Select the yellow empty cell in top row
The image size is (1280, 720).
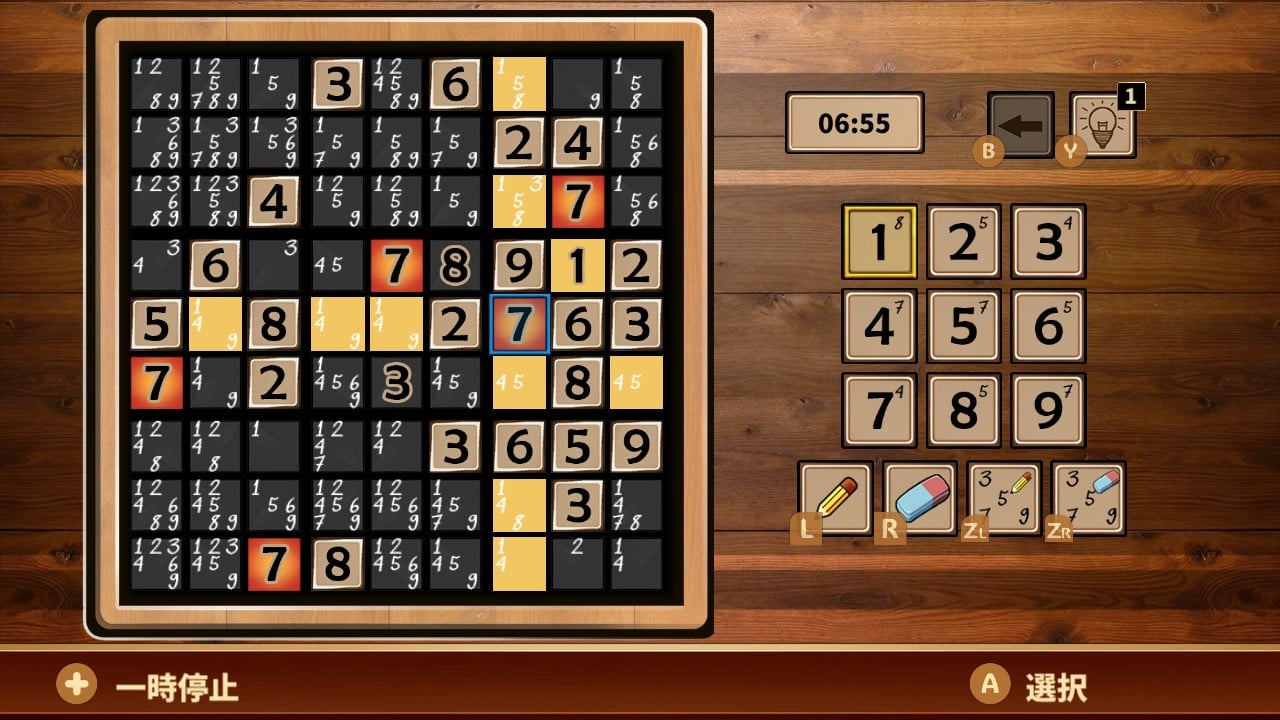coord(519,82)
